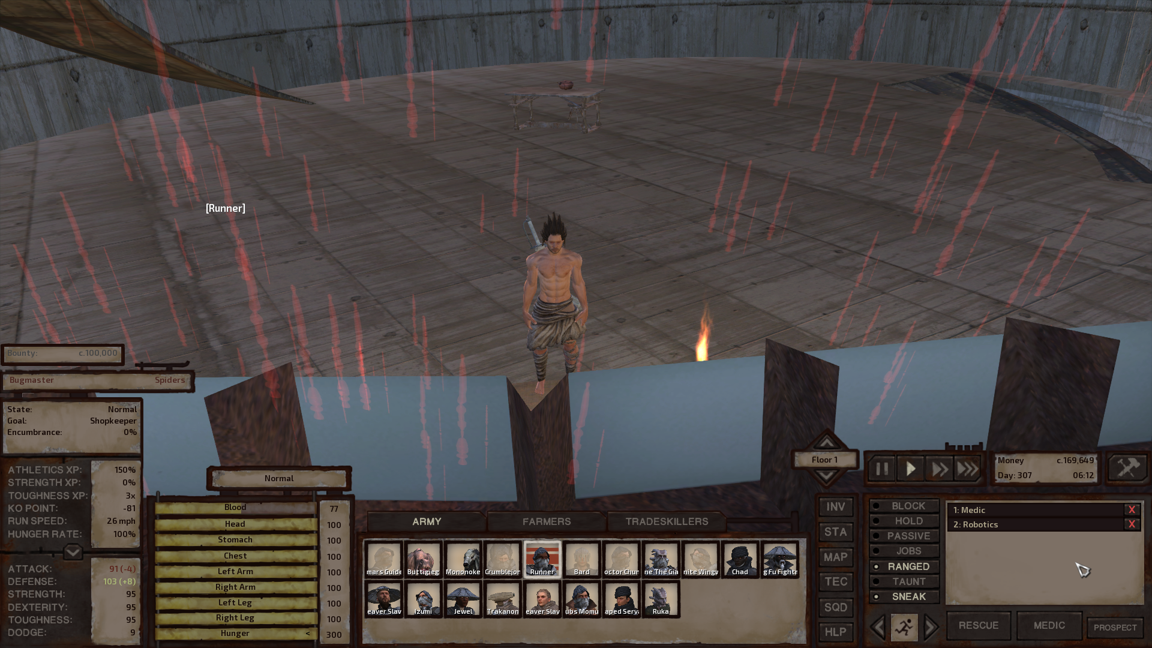Screen dimensions: 1152x648
Task: Turn off the SNEAK toggle
Action: coord(907,597)
